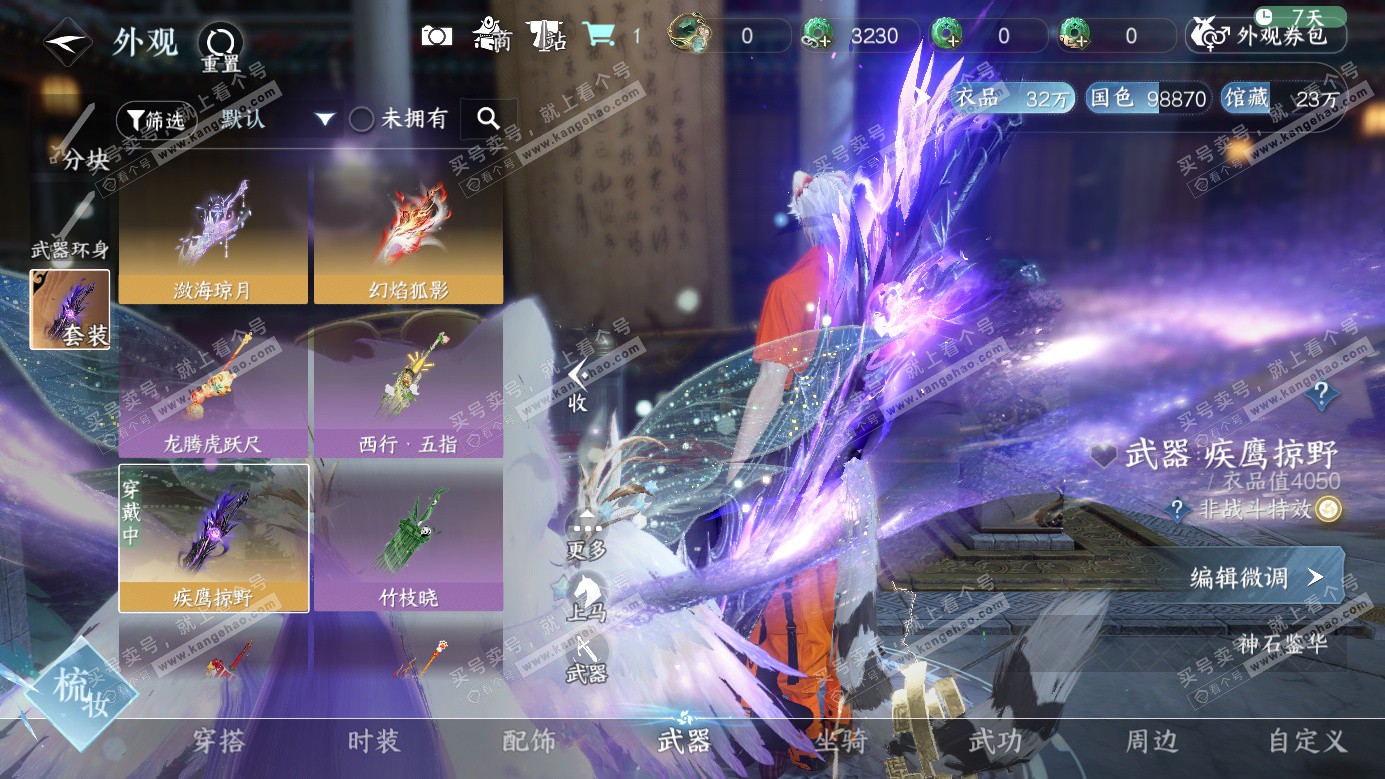This screenshot has height=779, width=1385.
Task: Reset appearance with the 重置 button
Action: coord(220,45)
